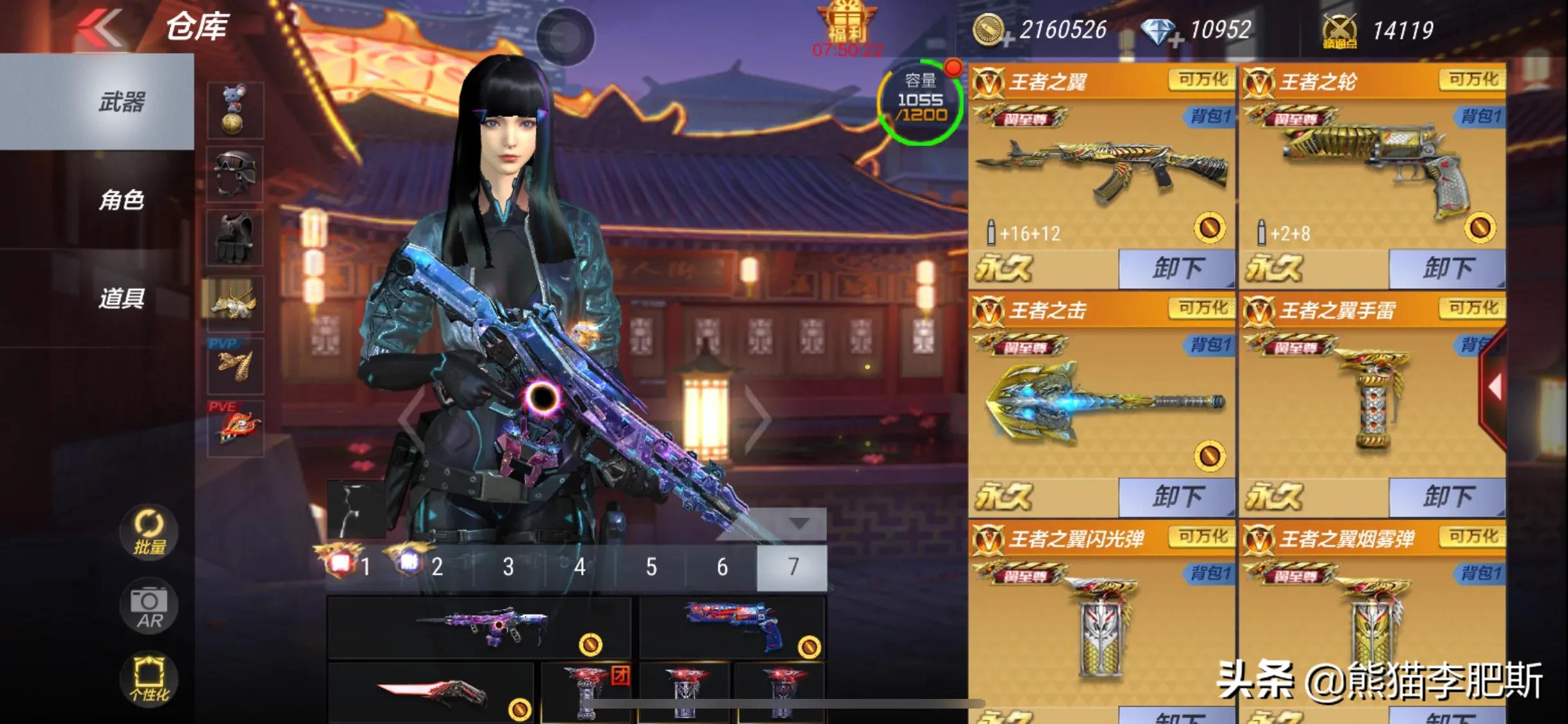Unequip 王者之击 axe with 卸下
Screen dimensions: 1568x724
1177,496
